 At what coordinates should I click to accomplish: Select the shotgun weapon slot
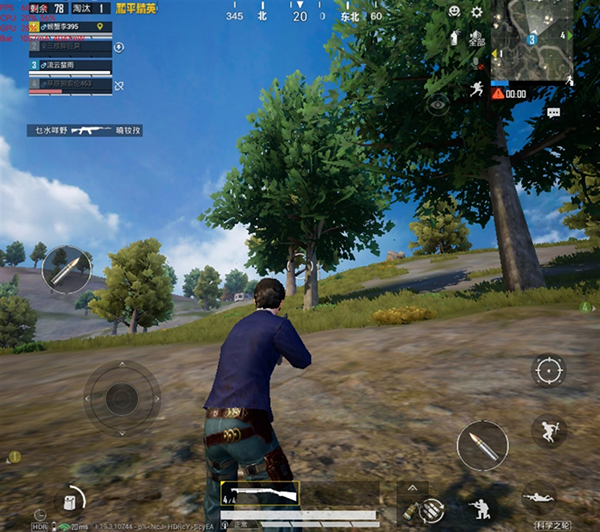[258, 493]
